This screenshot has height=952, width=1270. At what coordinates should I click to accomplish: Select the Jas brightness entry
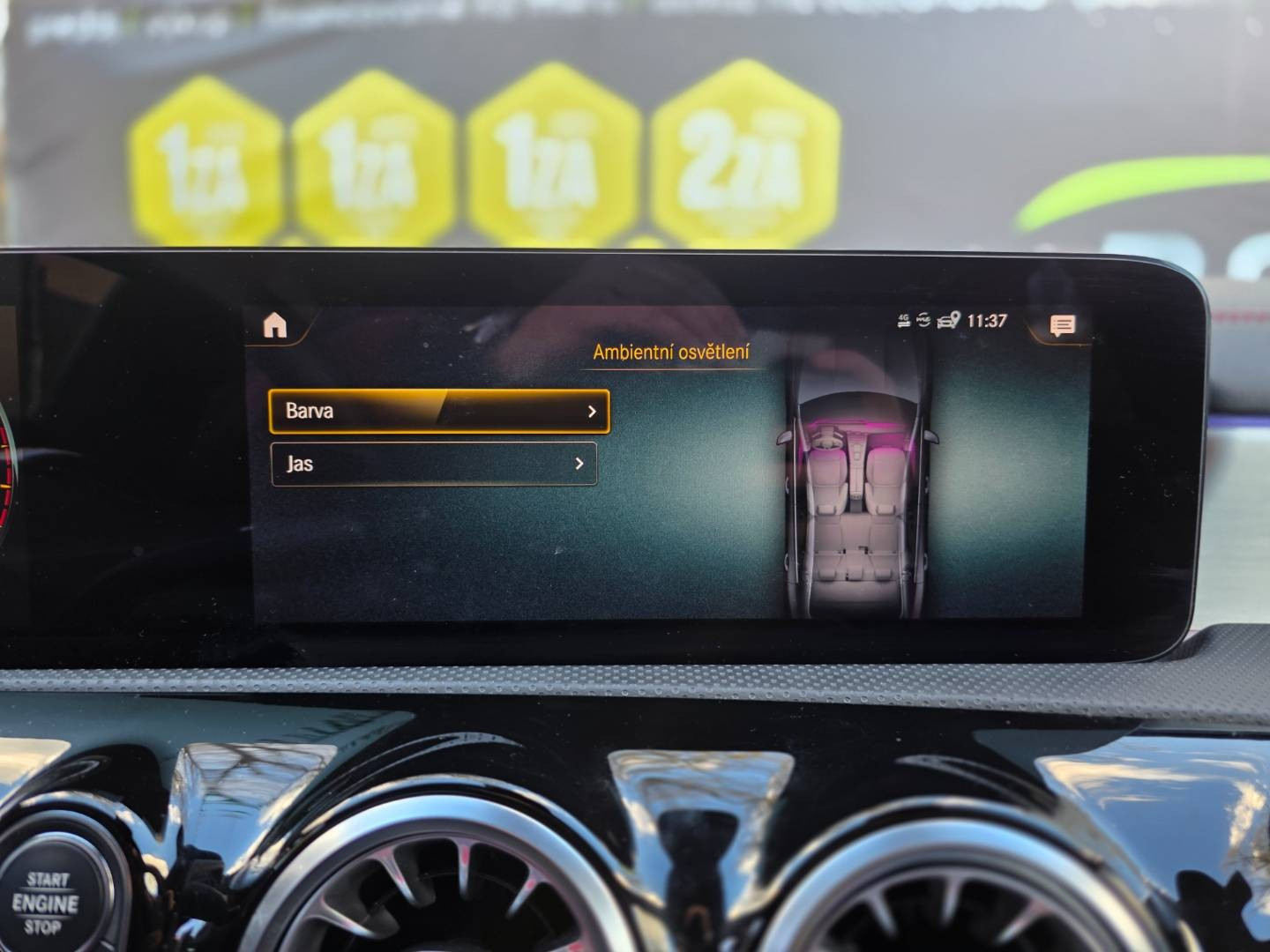[x=434, y=464]
